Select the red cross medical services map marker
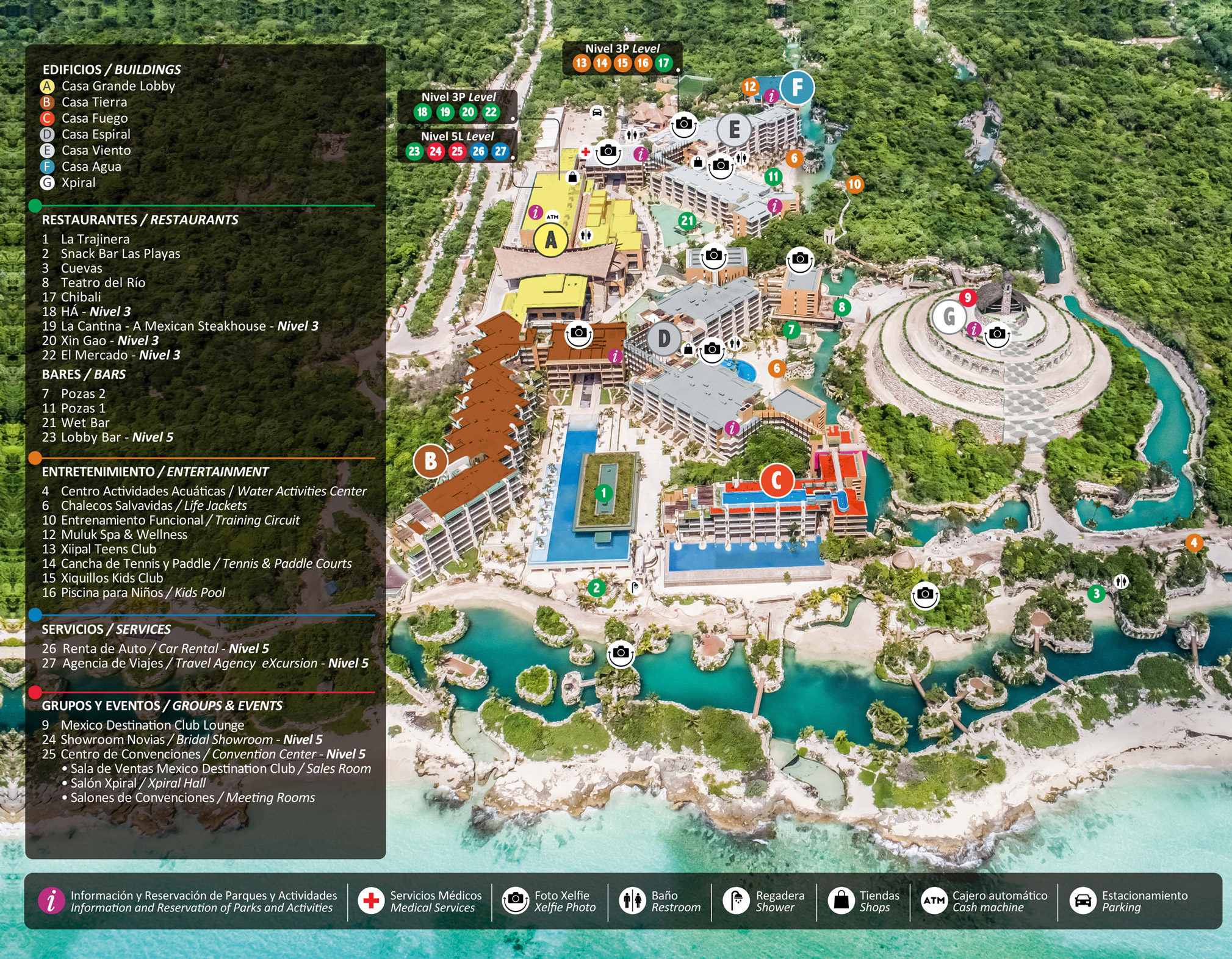Screen dimensions: 1232x959 pos(585,152)
